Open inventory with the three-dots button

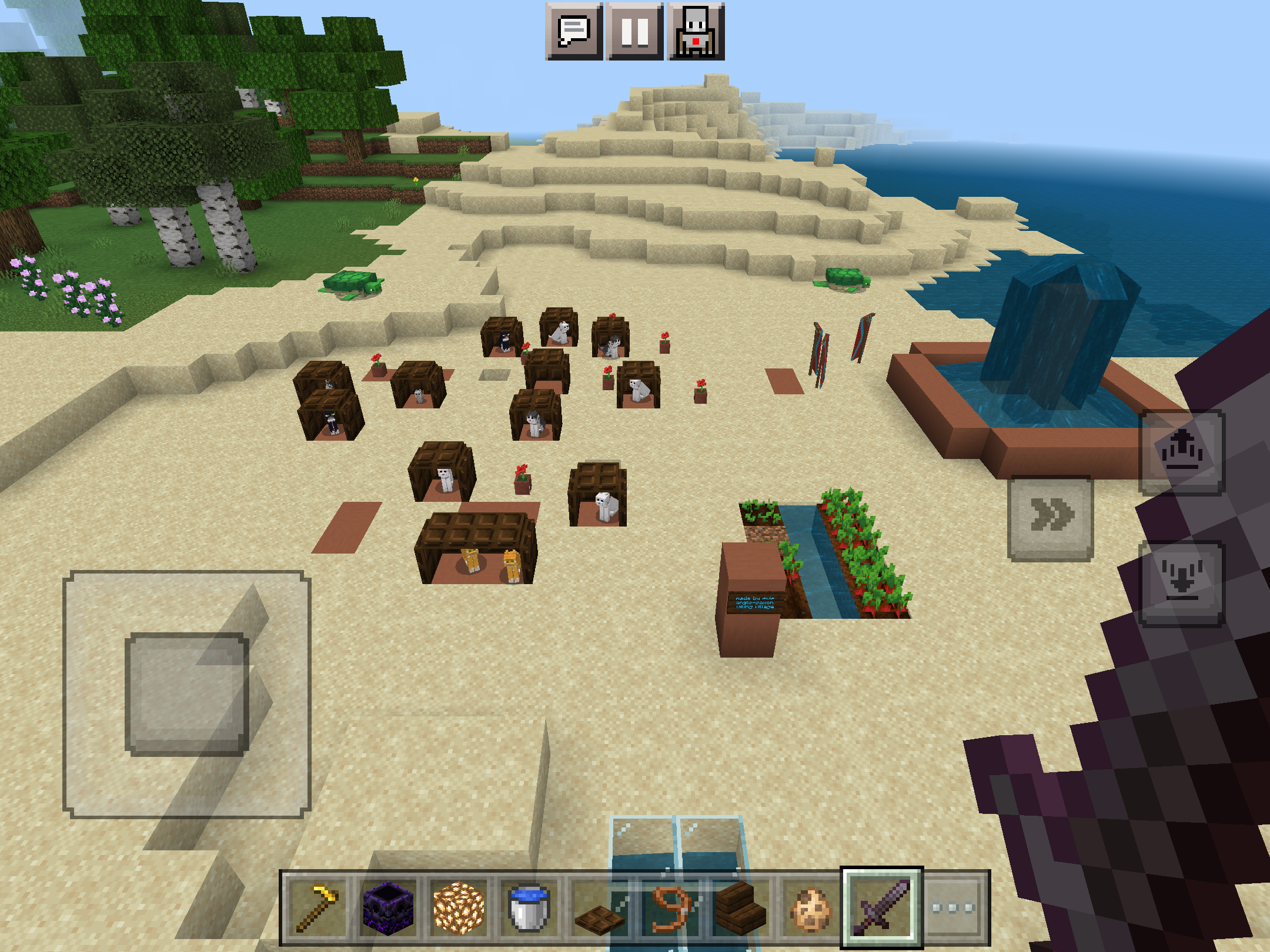[x=953, y=908]
